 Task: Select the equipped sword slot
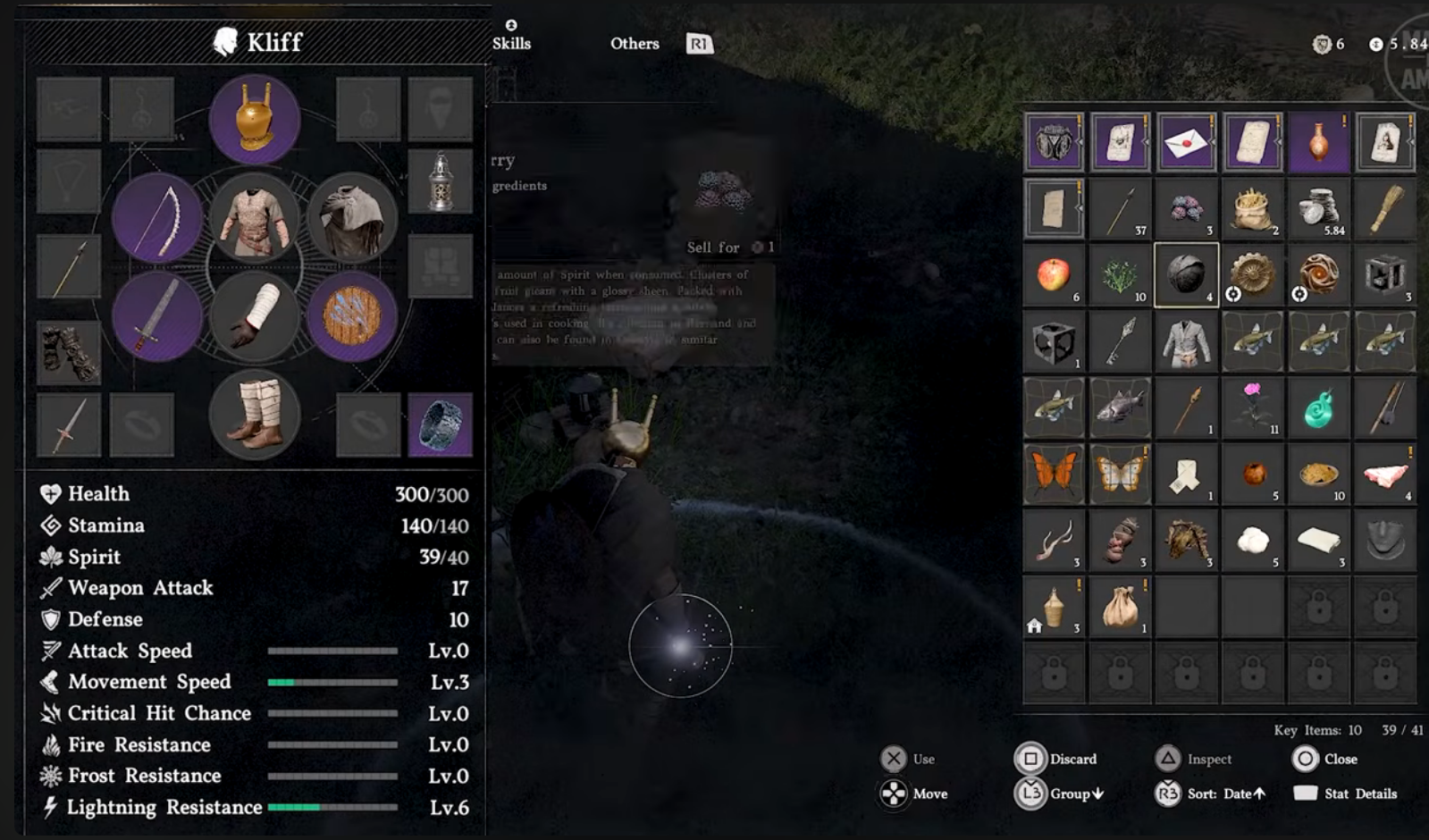pos(157,316)
